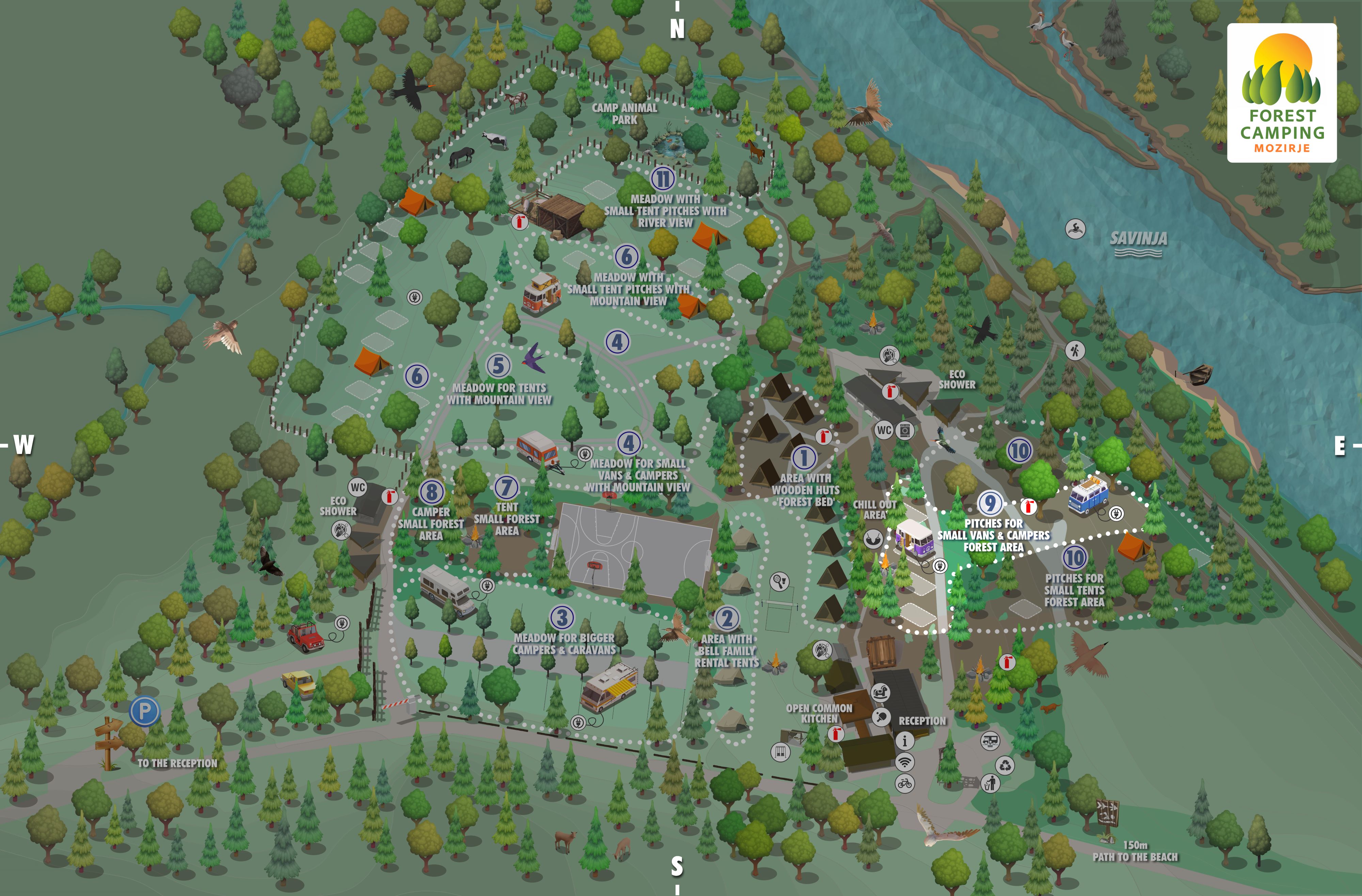This screenshot has height=896, width=1362.
Task: Click marker 3 meadow for bigger campers
Action: pos(562,617)
